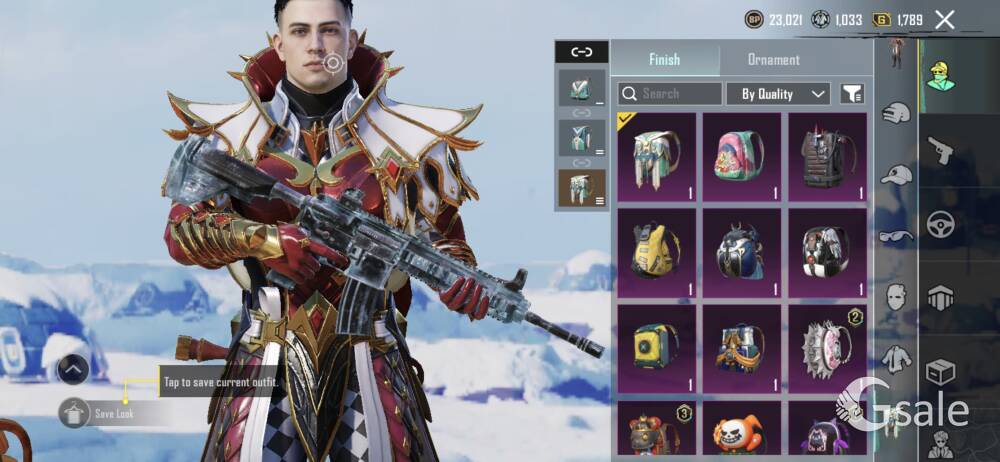1000x462 pixels.
Task: Toggle the link icon above backpack levels
Action: pos(581,52)
